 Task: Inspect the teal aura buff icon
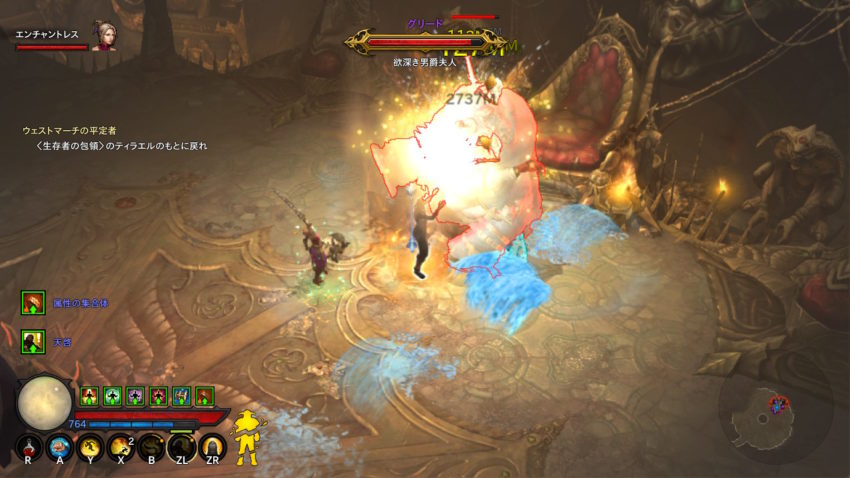click(x=112, y=396)
